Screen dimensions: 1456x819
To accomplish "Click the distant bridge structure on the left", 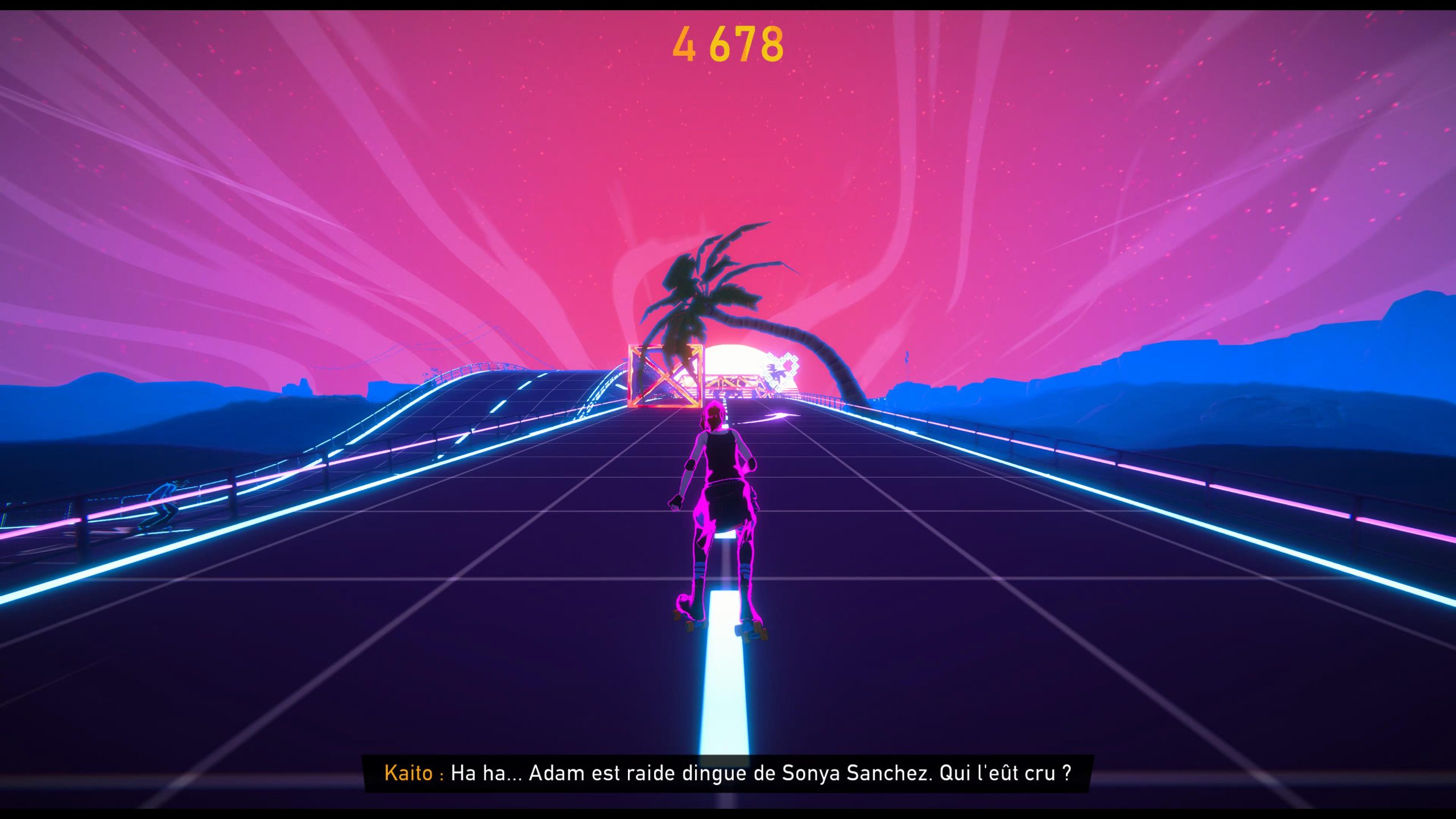I will 472,370.
